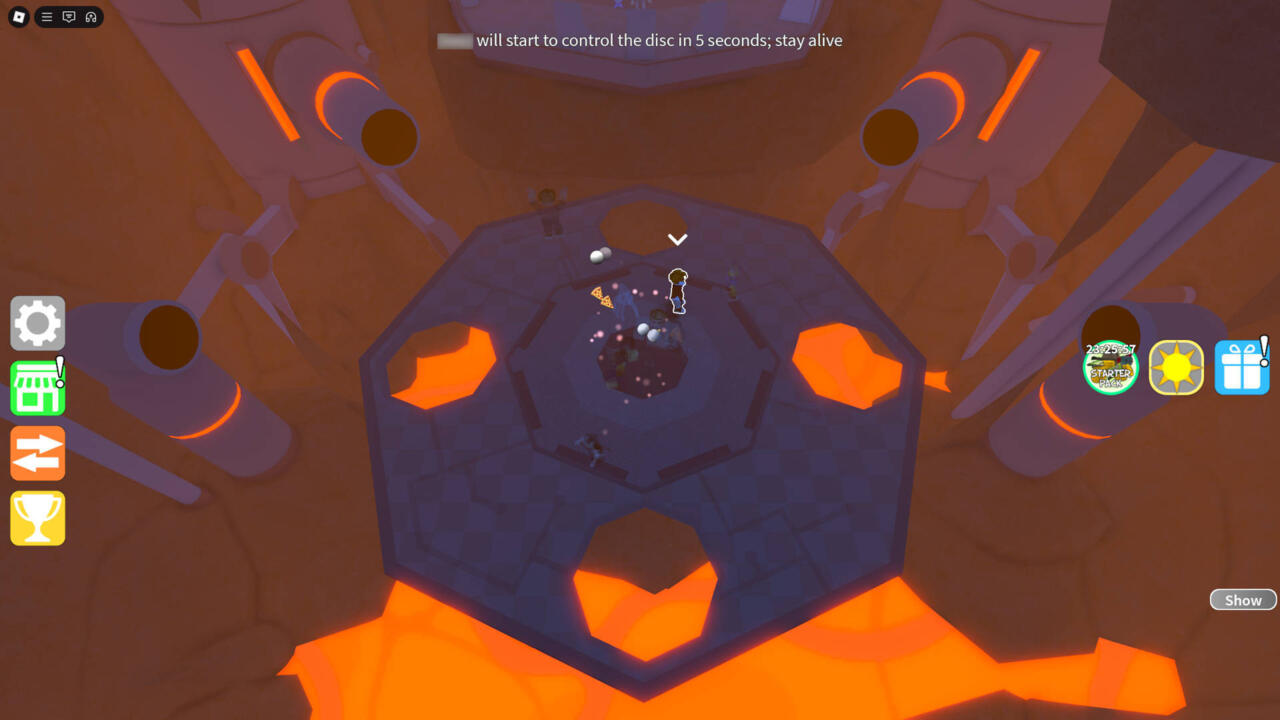Image resolution: width=1280 pixels, height=720 pixels.
Task: Open the trading menu with orange arrows
Action: click(x=37, y=453)
